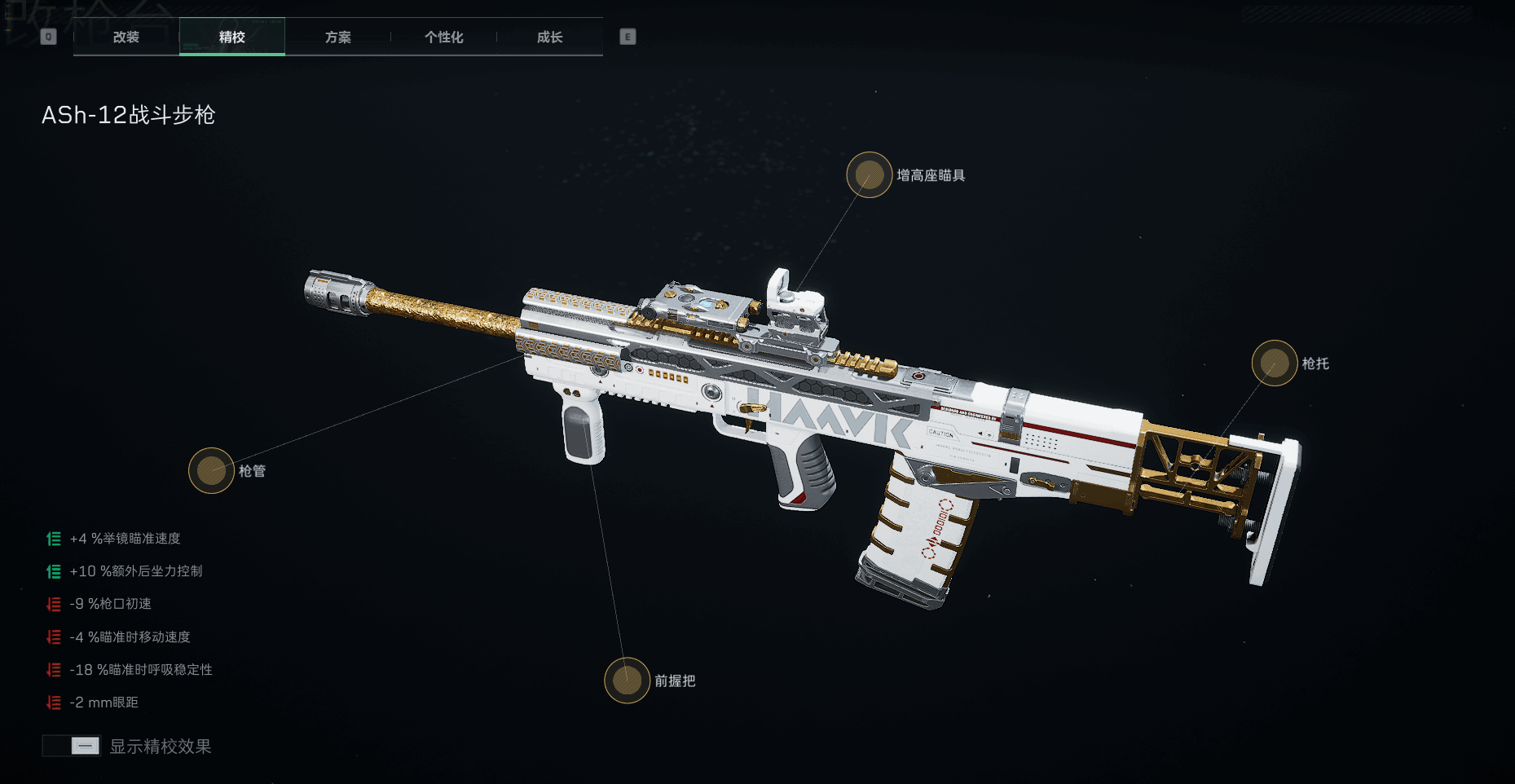Switch to the 改装 tab
1515x784 pixels.
[126, 37]
